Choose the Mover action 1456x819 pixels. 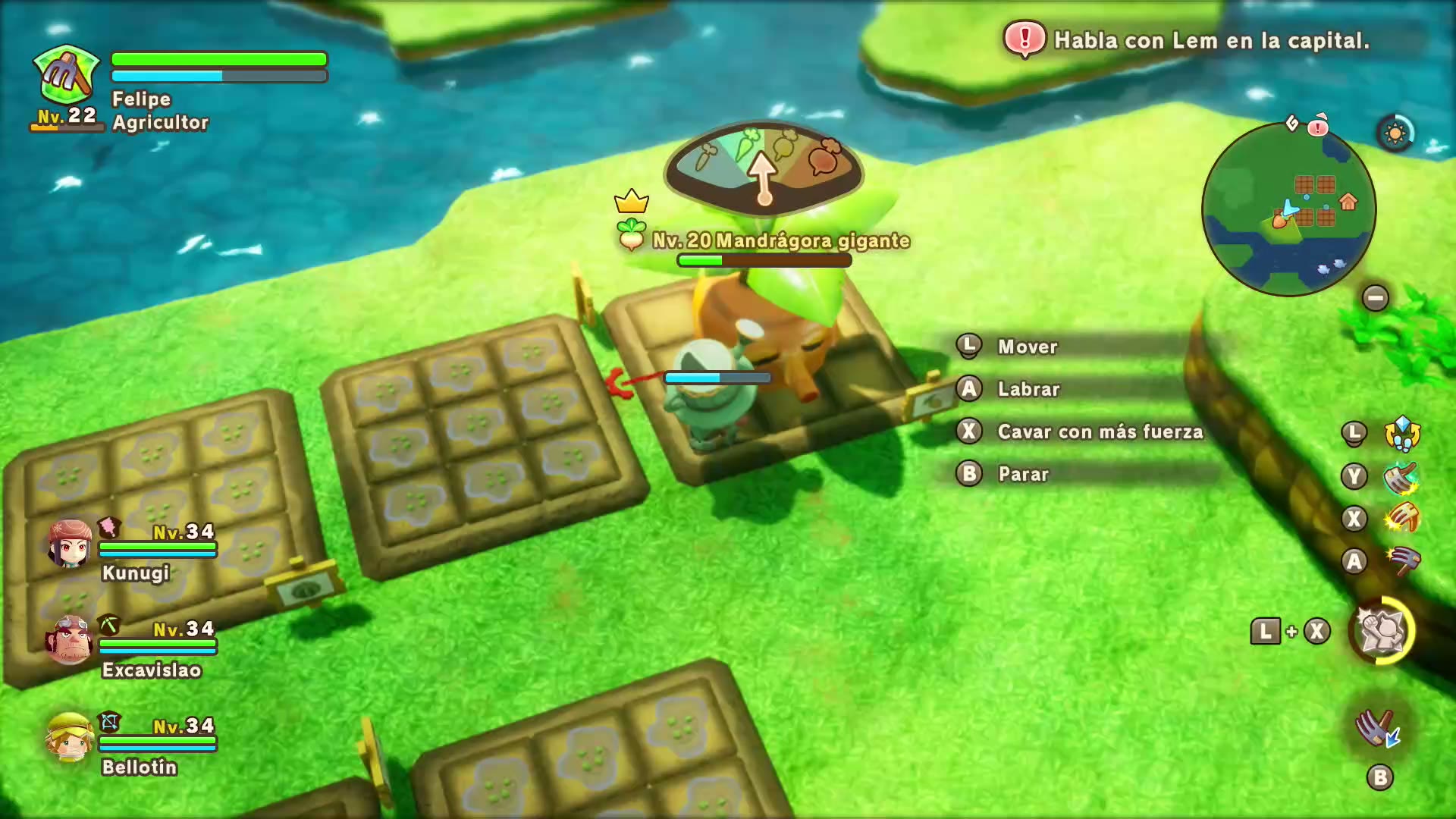coord(1028,347)
